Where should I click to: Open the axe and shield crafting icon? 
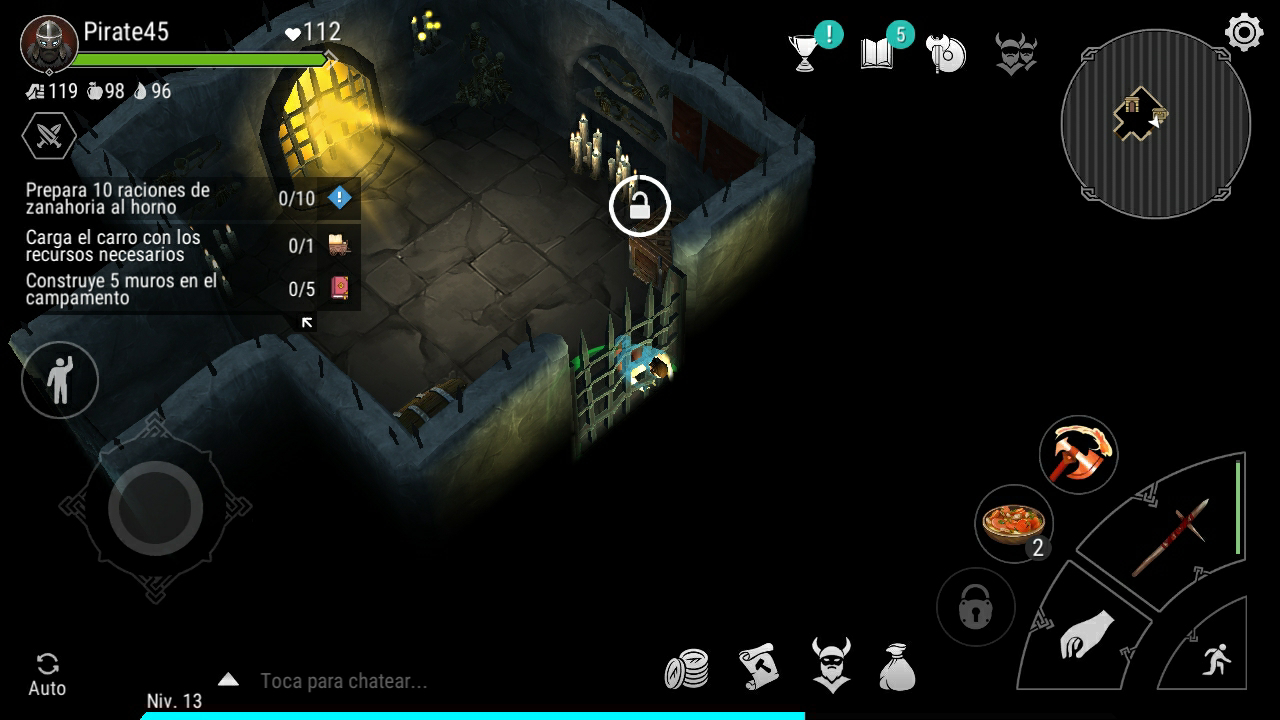(946, 54)
